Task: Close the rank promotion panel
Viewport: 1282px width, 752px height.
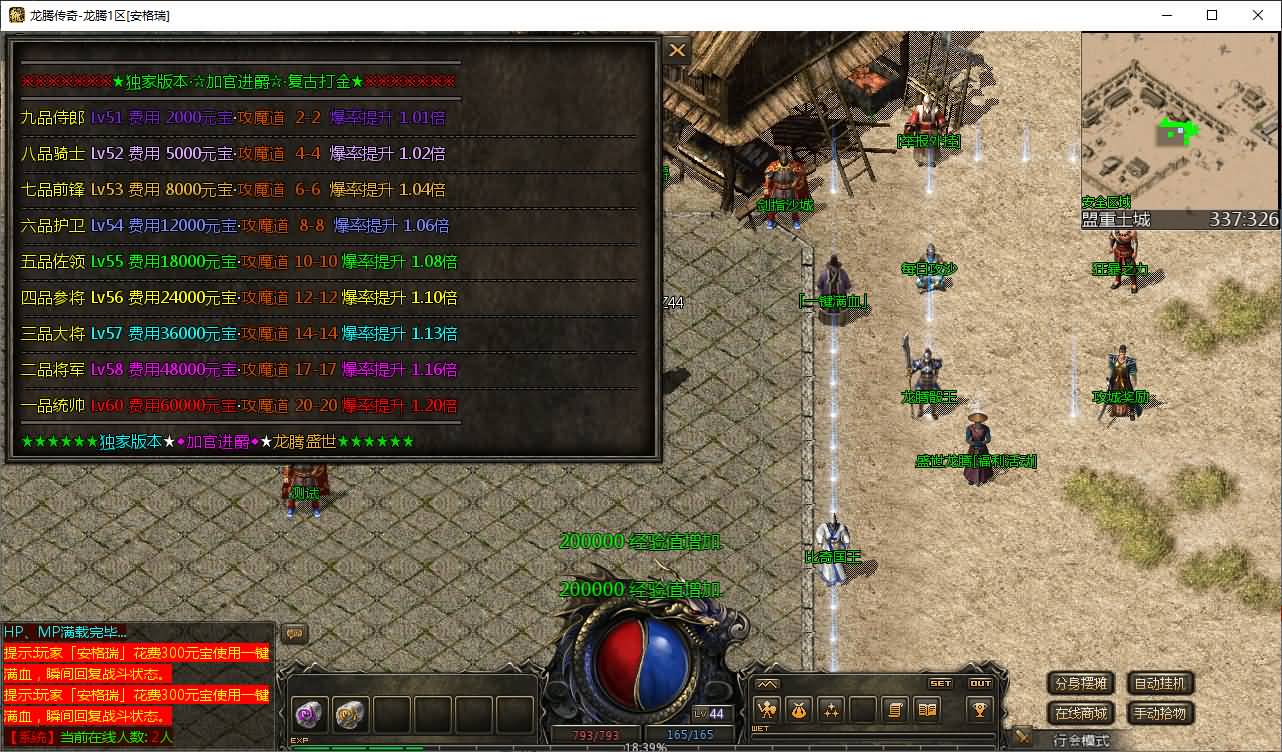Action: pos(677,50)
